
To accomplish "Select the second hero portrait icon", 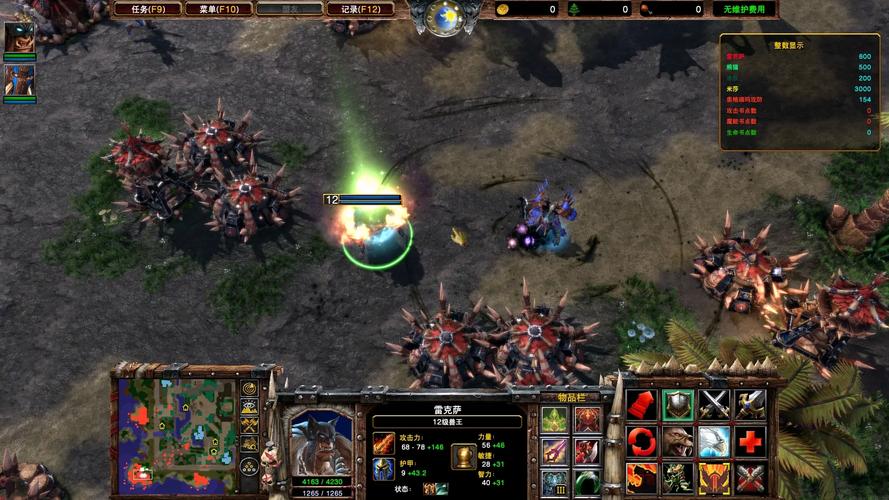I will coord(18,79).
